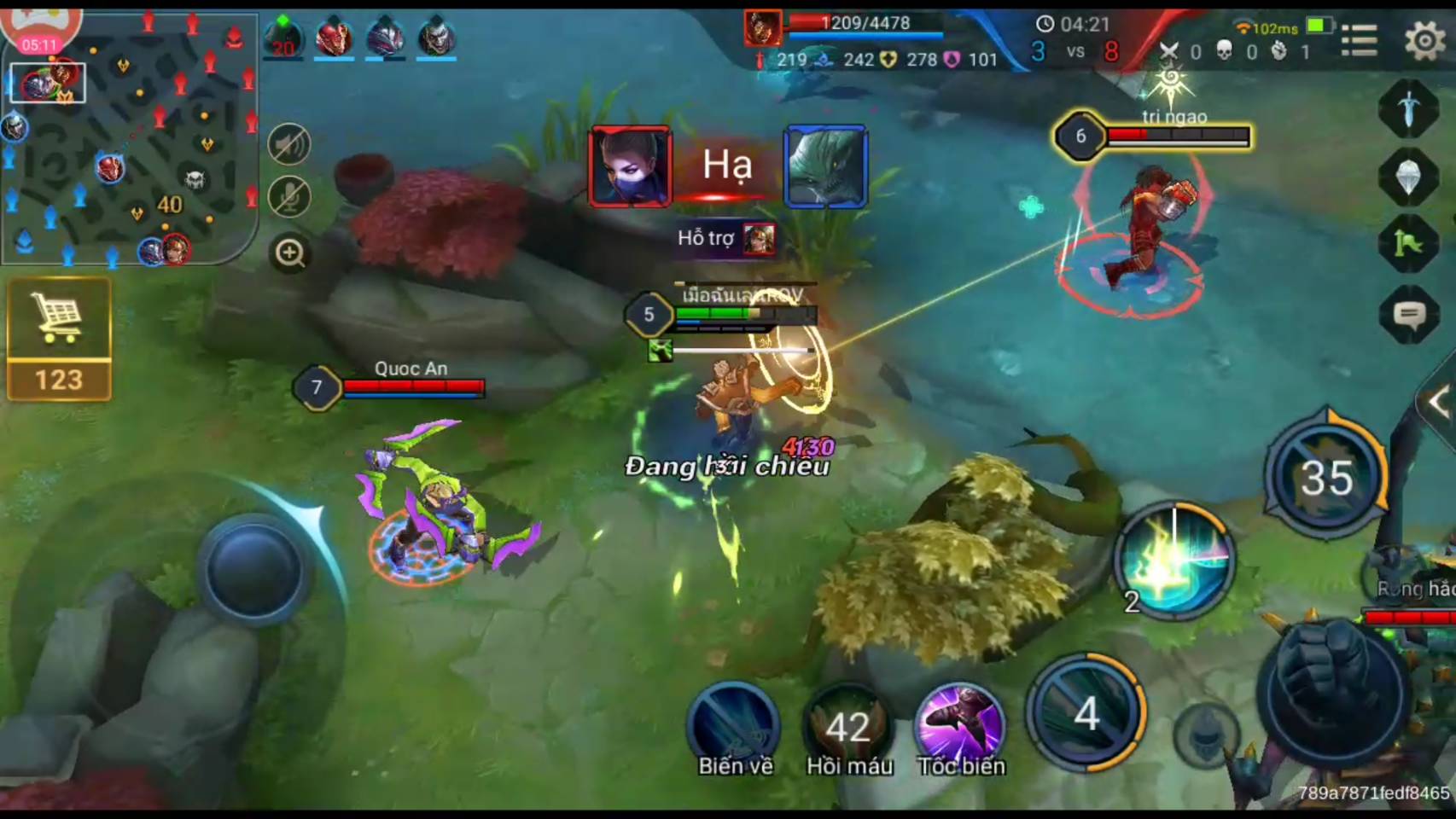
Task: Open the quick chat bubble
Action: (1409, 316)
